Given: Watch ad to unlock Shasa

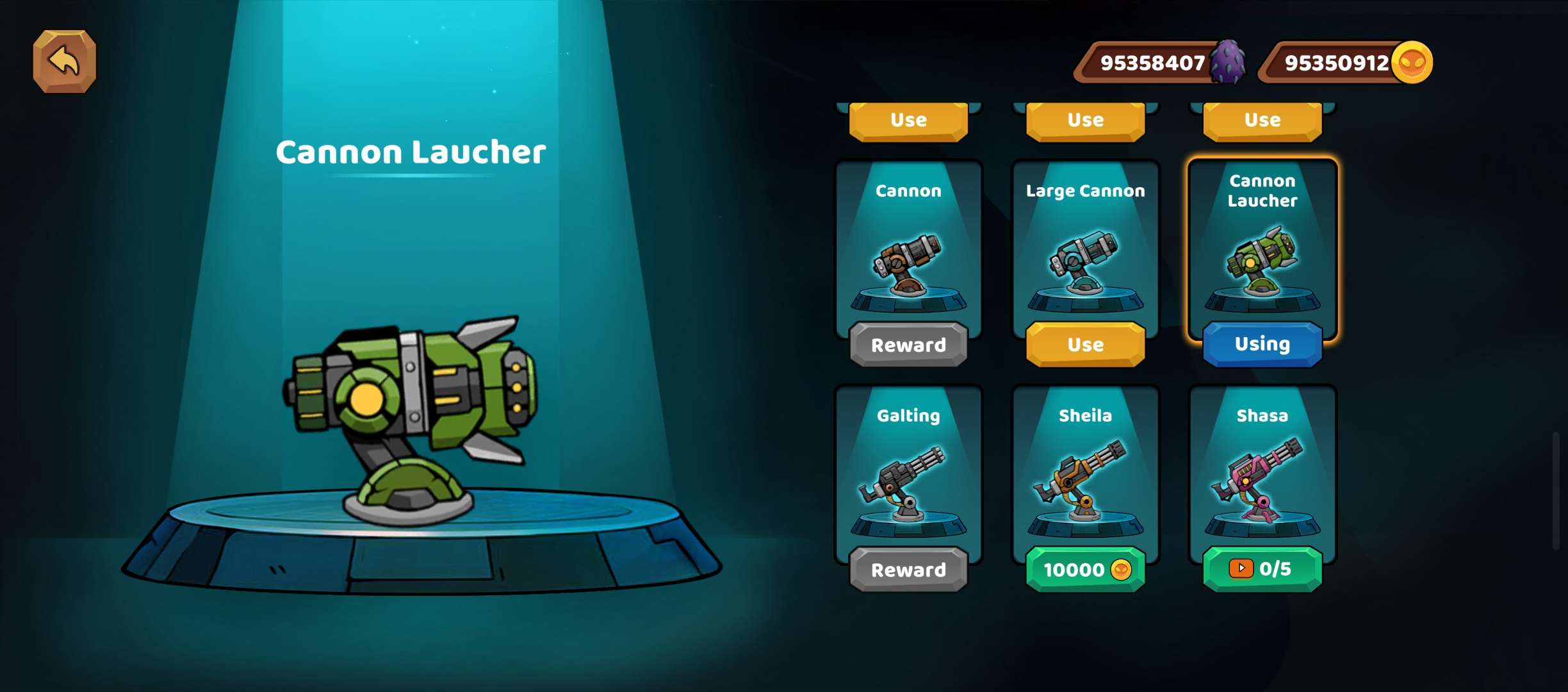Looking at the screenshot, I should pos(1262,569).
